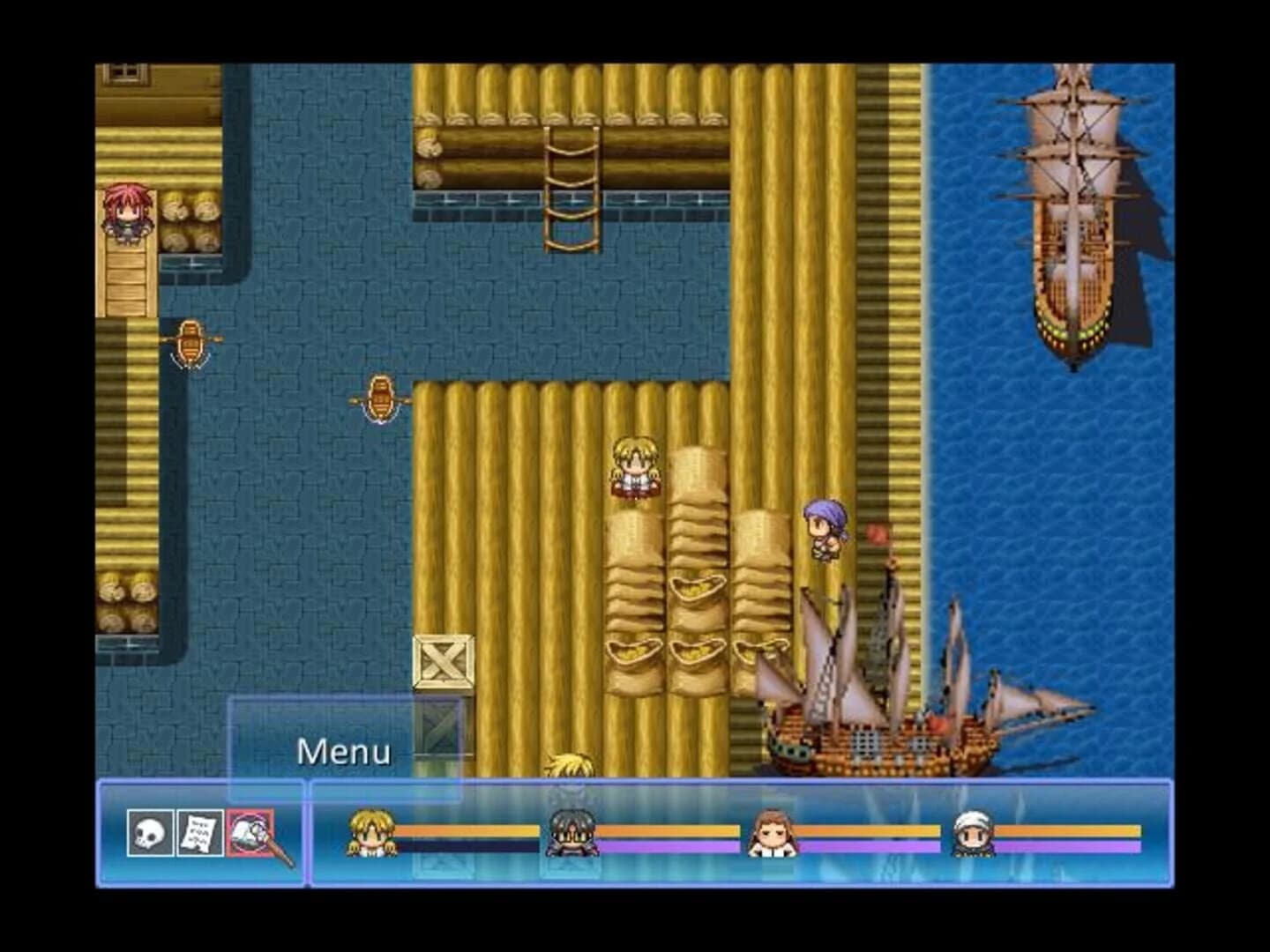1270x952 pixels.
Task: Select the white-hooded mage's portrait
Action: point(974,833)
